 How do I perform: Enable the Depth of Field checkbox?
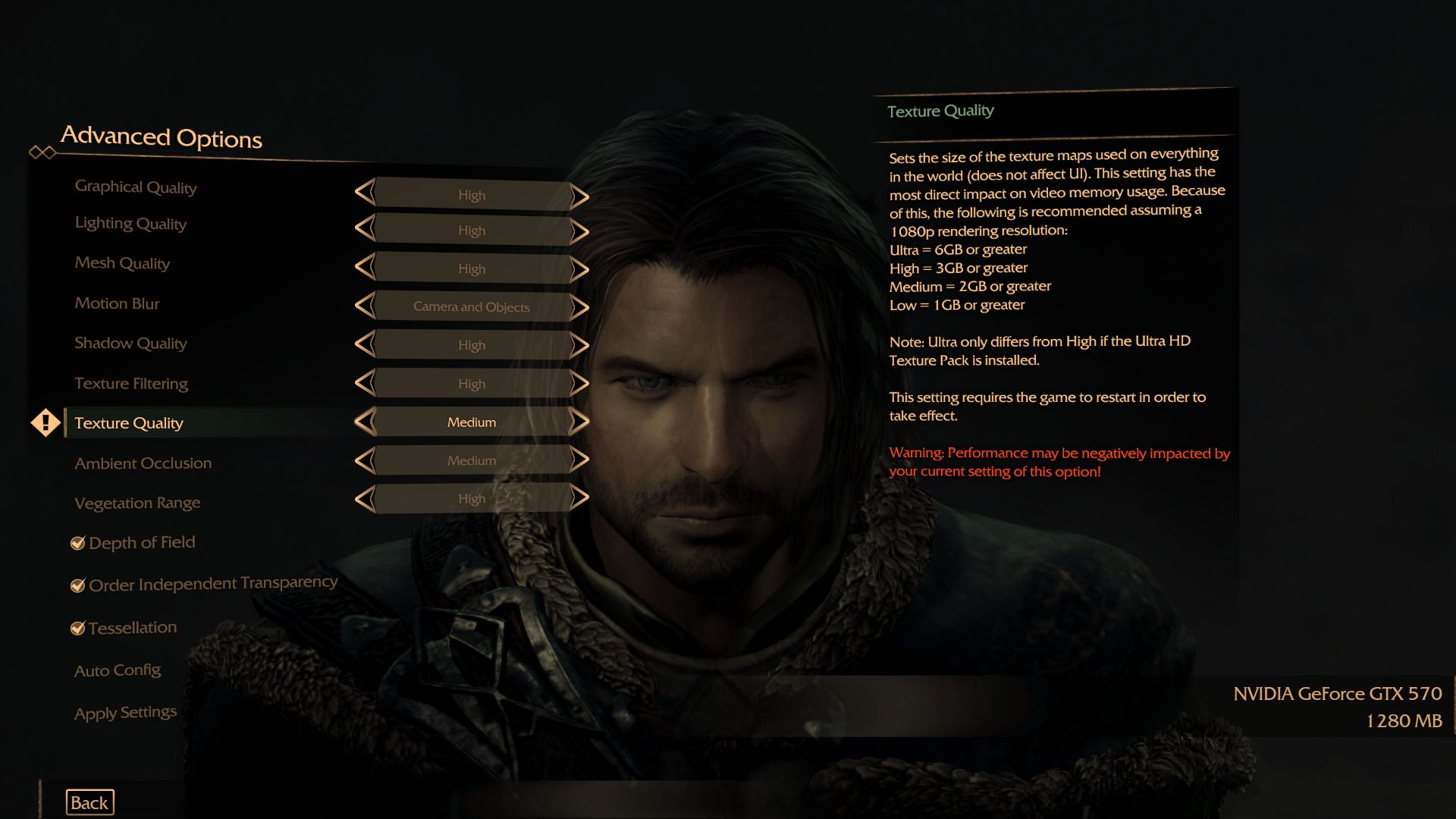[77, 542]
